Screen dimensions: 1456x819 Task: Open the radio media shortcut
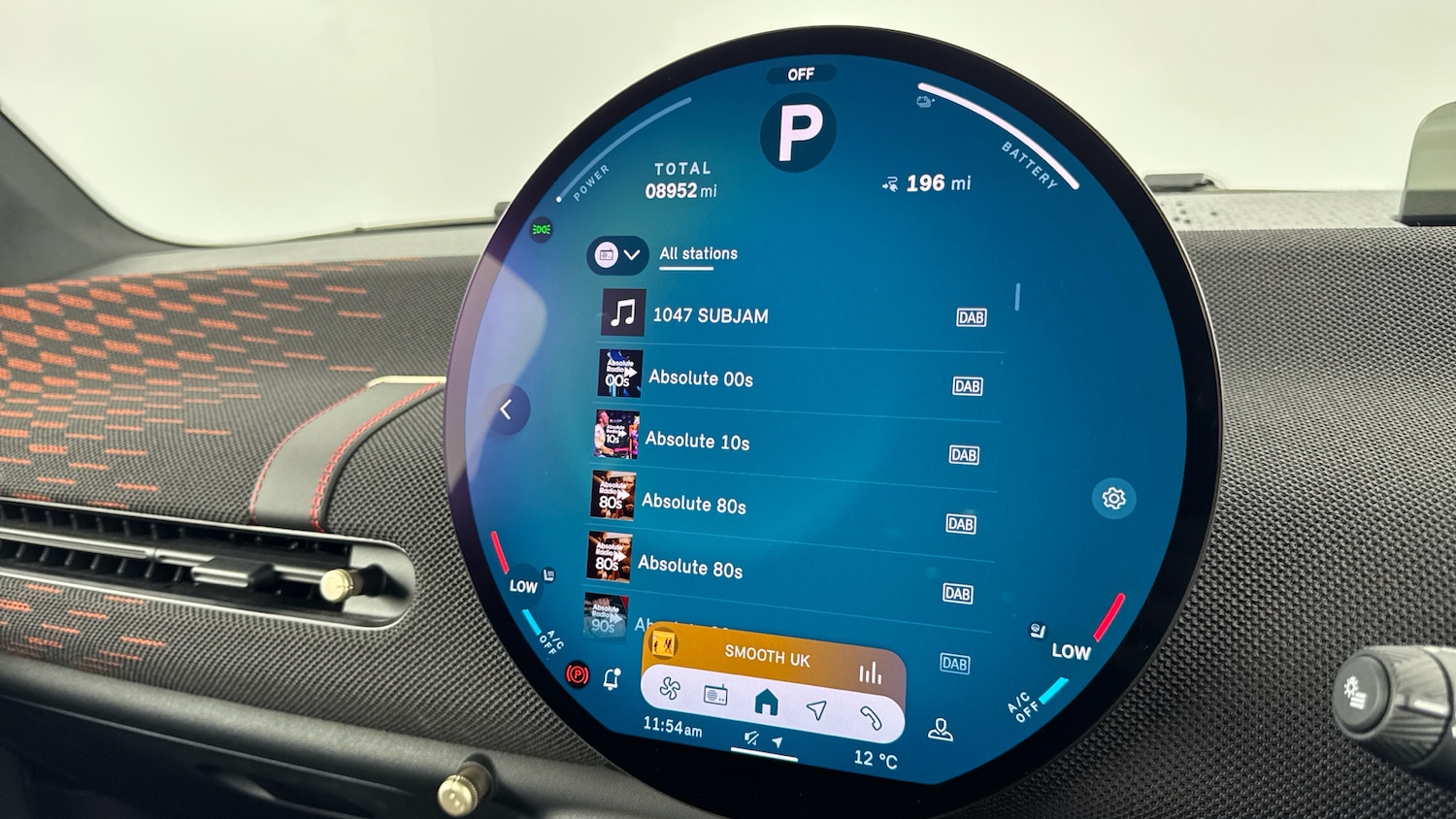coord(715,695)
